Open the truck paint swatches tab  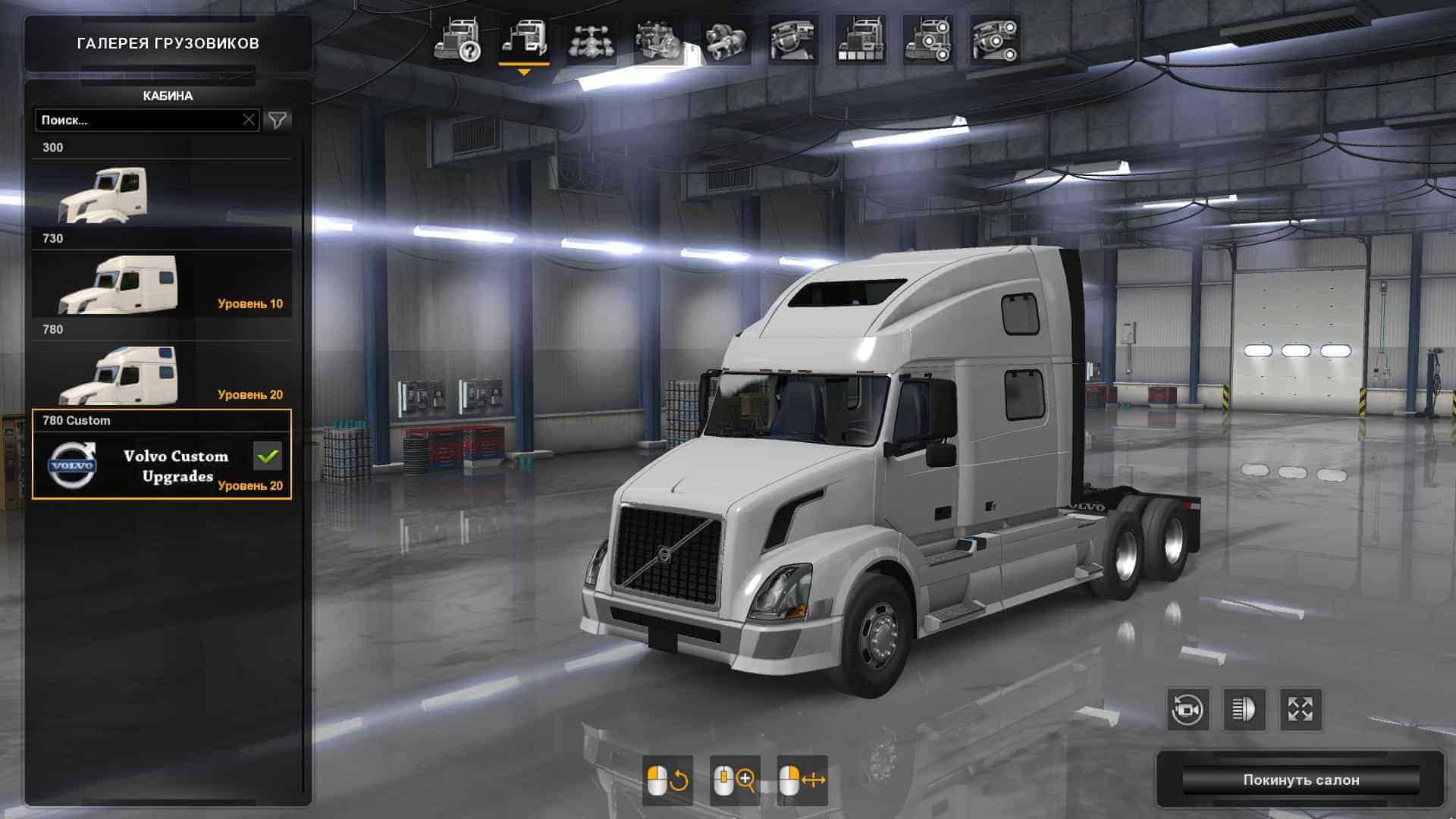[860, 40]
